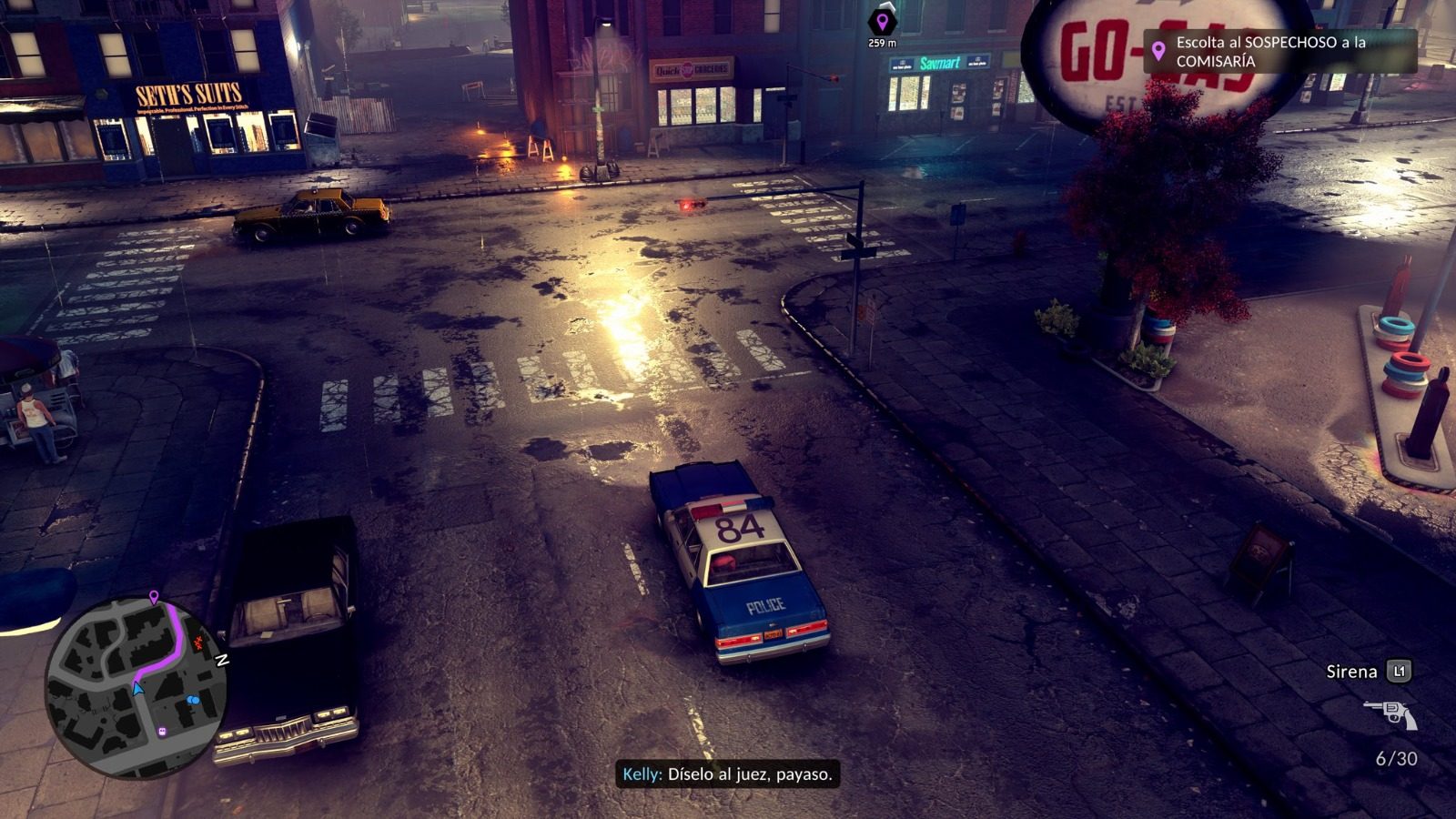Image resolution: width=1456 pixels, height=819 pixels.
Task: Click the blue player arrow on minimap
Action: point(137,689)
